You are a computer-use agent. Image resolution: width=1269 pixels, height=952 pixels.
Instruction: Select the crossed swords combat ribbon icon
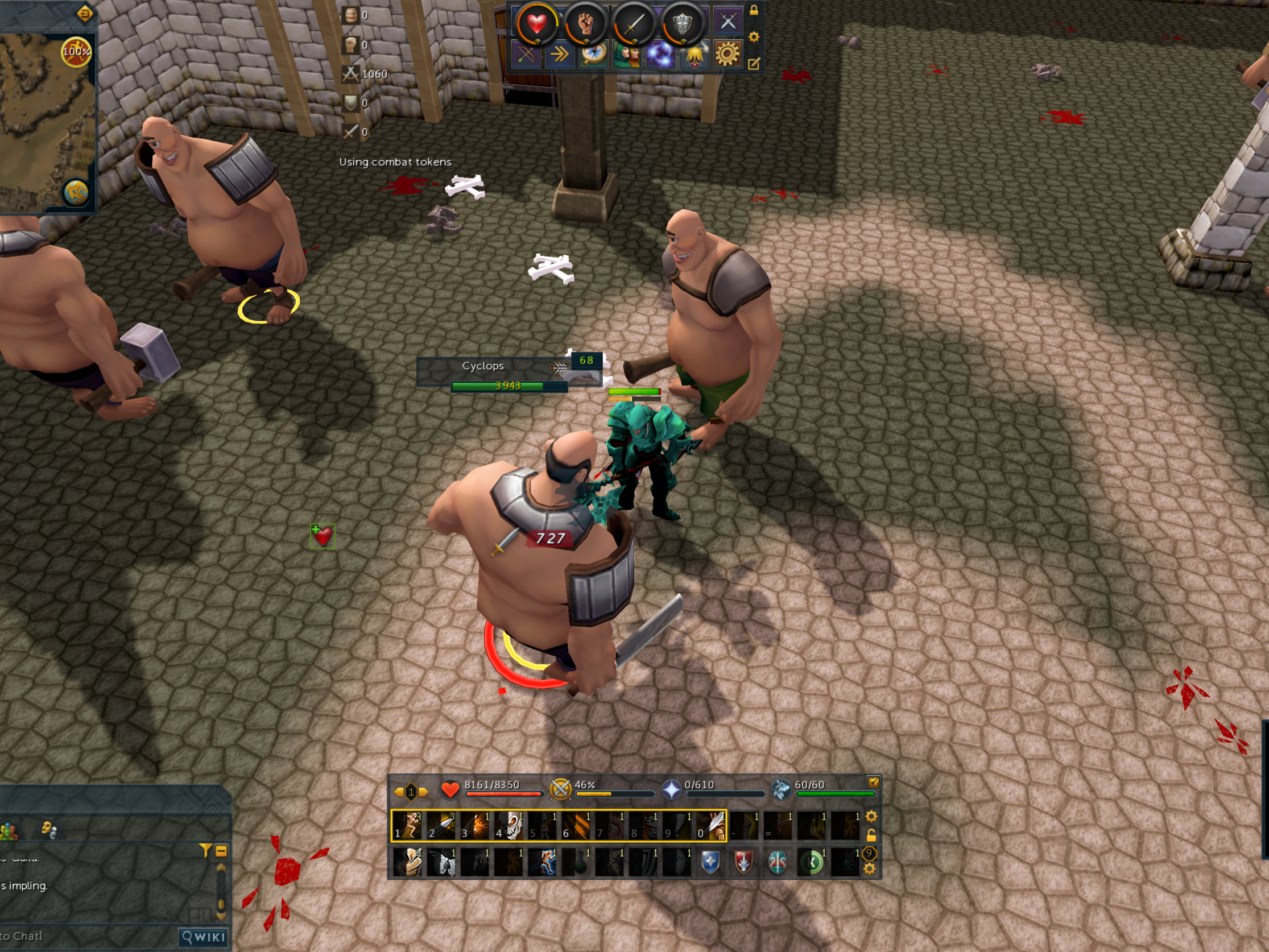click(x=727, y=22)
